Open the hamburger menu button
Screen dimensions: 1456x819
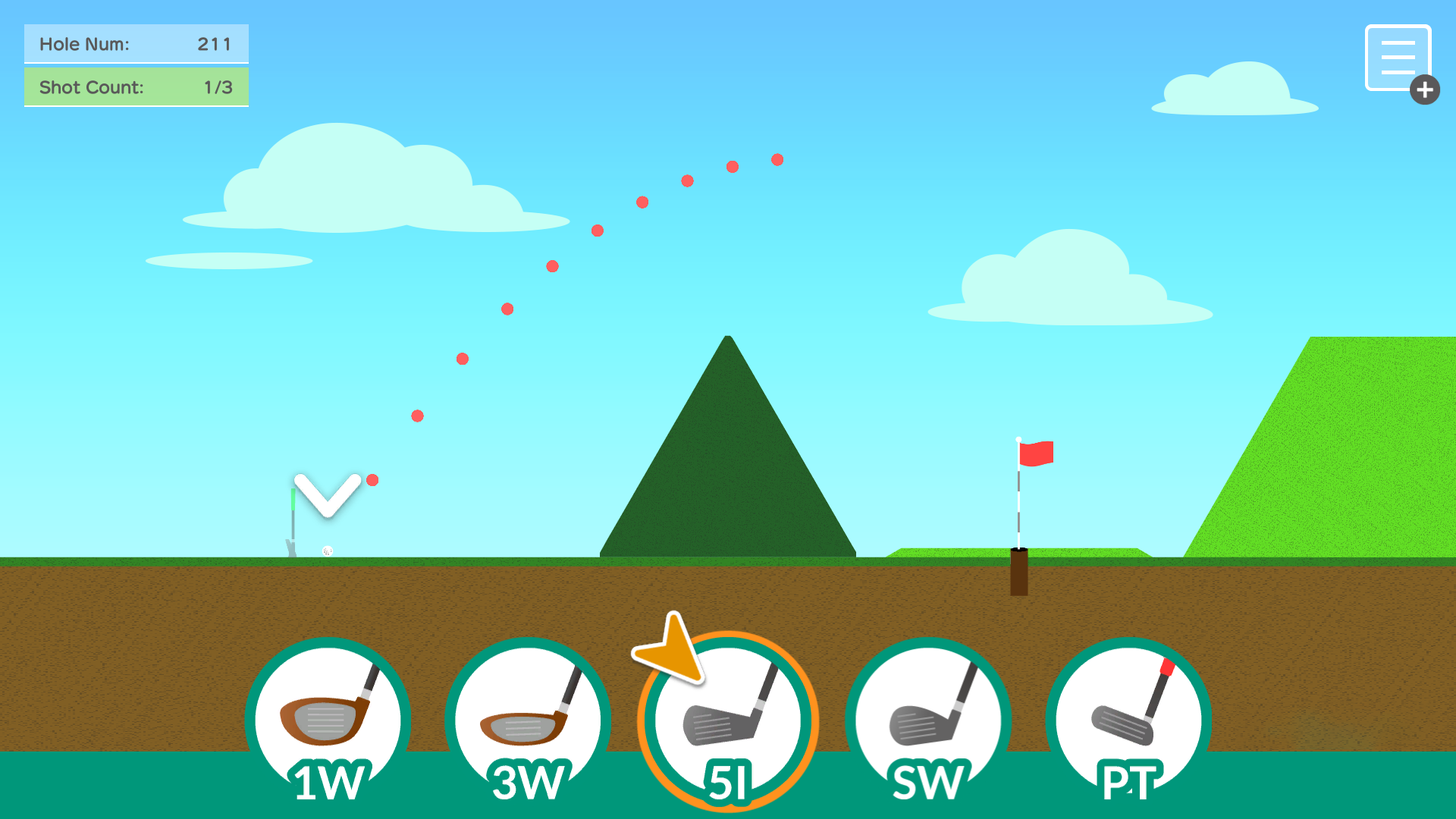tap(1398, 58)
